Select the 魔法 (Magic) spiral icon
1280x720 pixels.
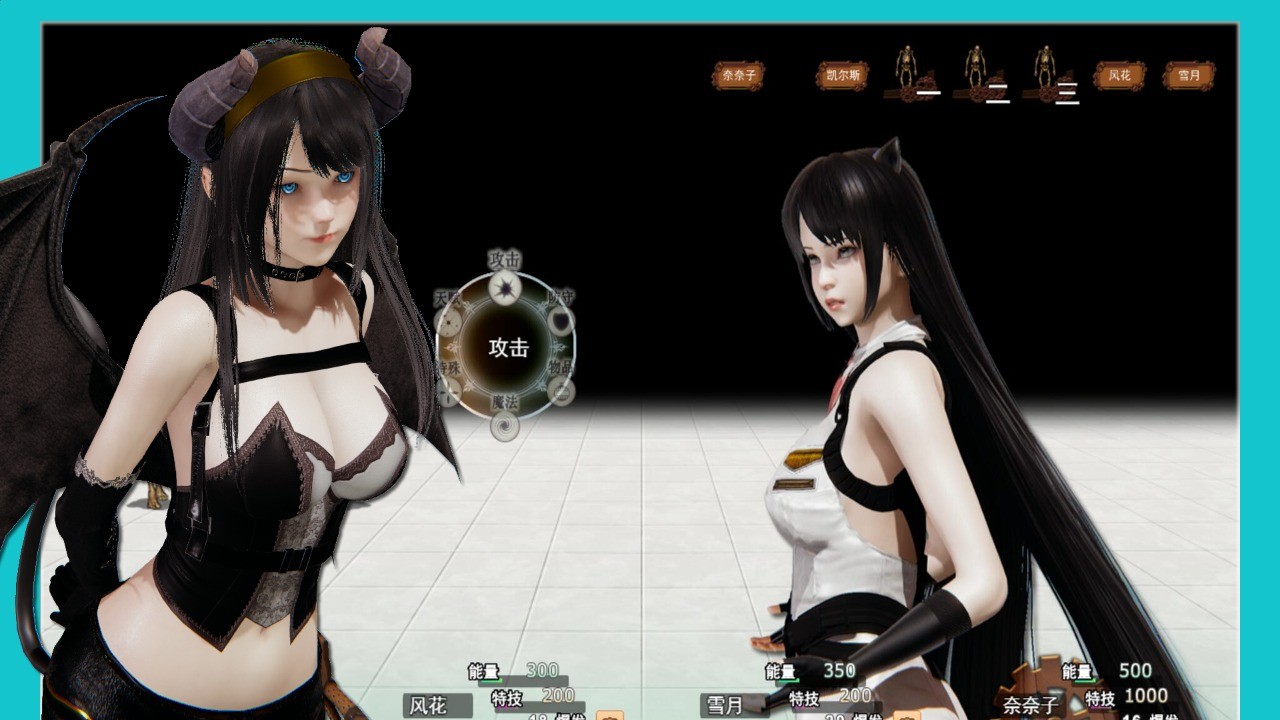[x=504, y=425]
